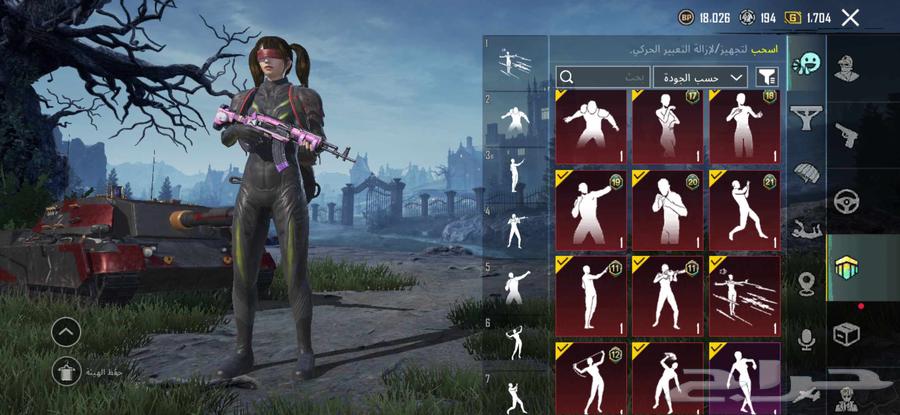This screenshot has height=415, width=900.
Task: Click the save outfit trash-style button
Action: [65, 372]
